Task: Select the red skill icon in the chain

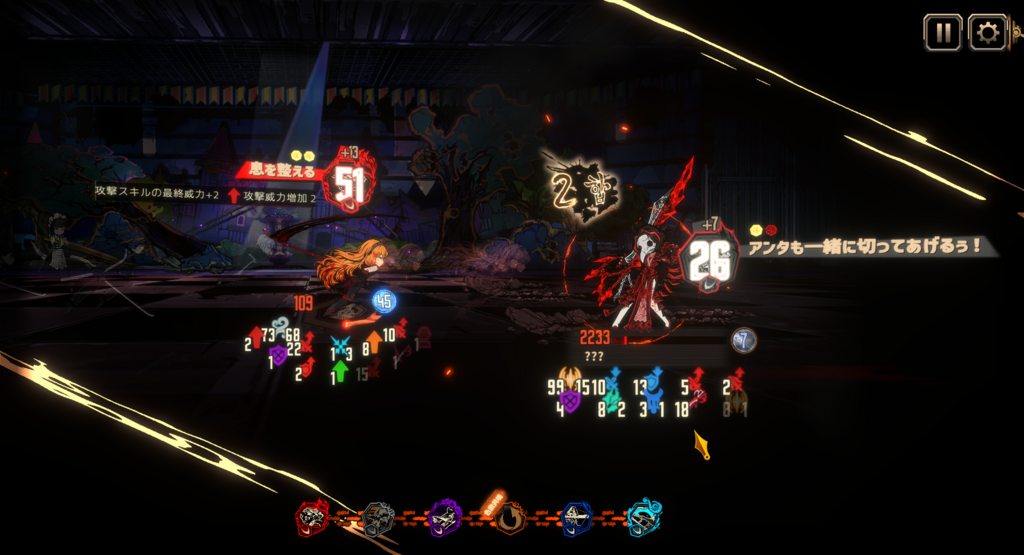Action: click(313, 518)
